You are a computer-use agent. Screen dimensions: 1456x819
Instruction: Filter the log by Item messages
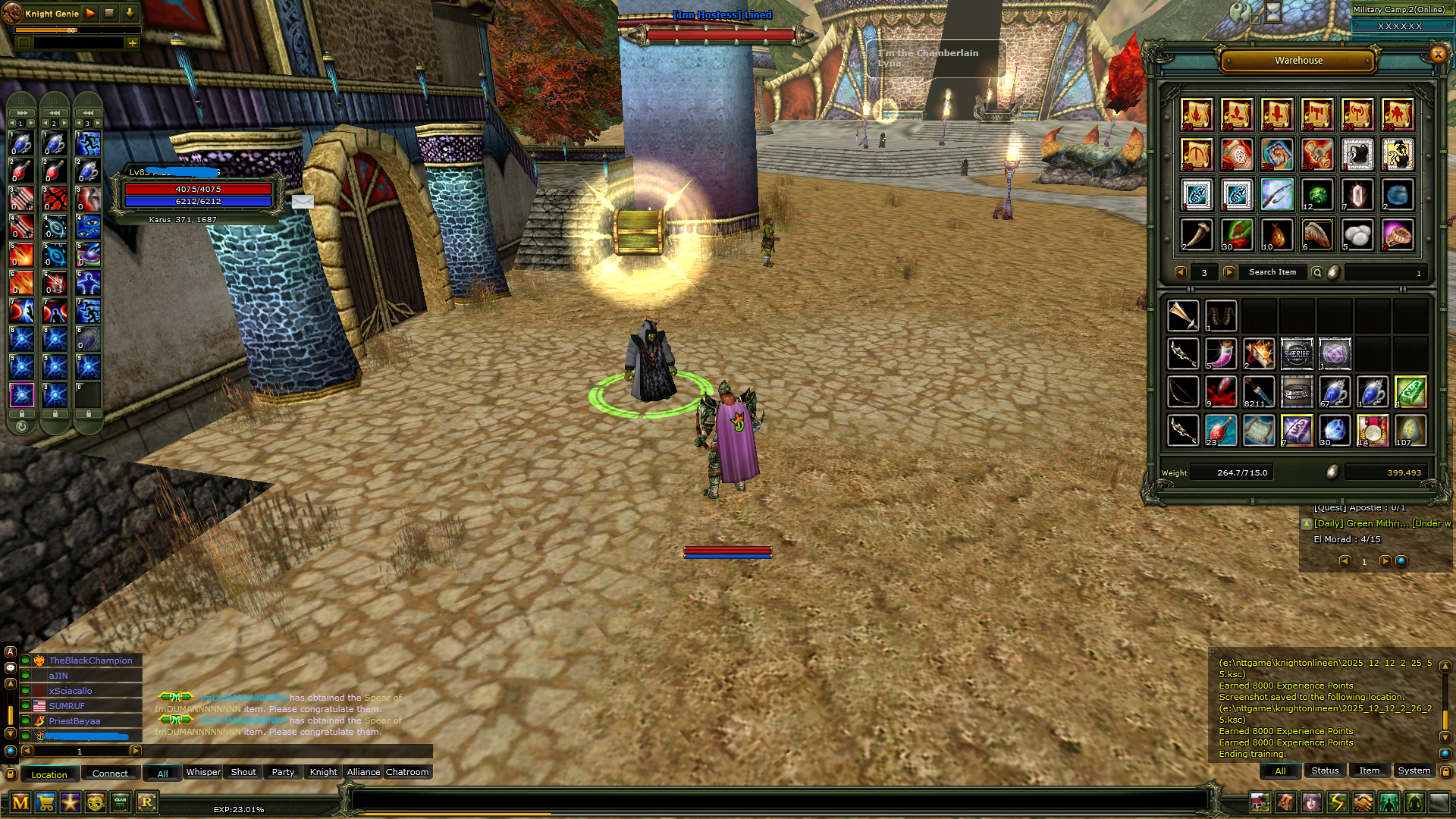[1369, 770]
